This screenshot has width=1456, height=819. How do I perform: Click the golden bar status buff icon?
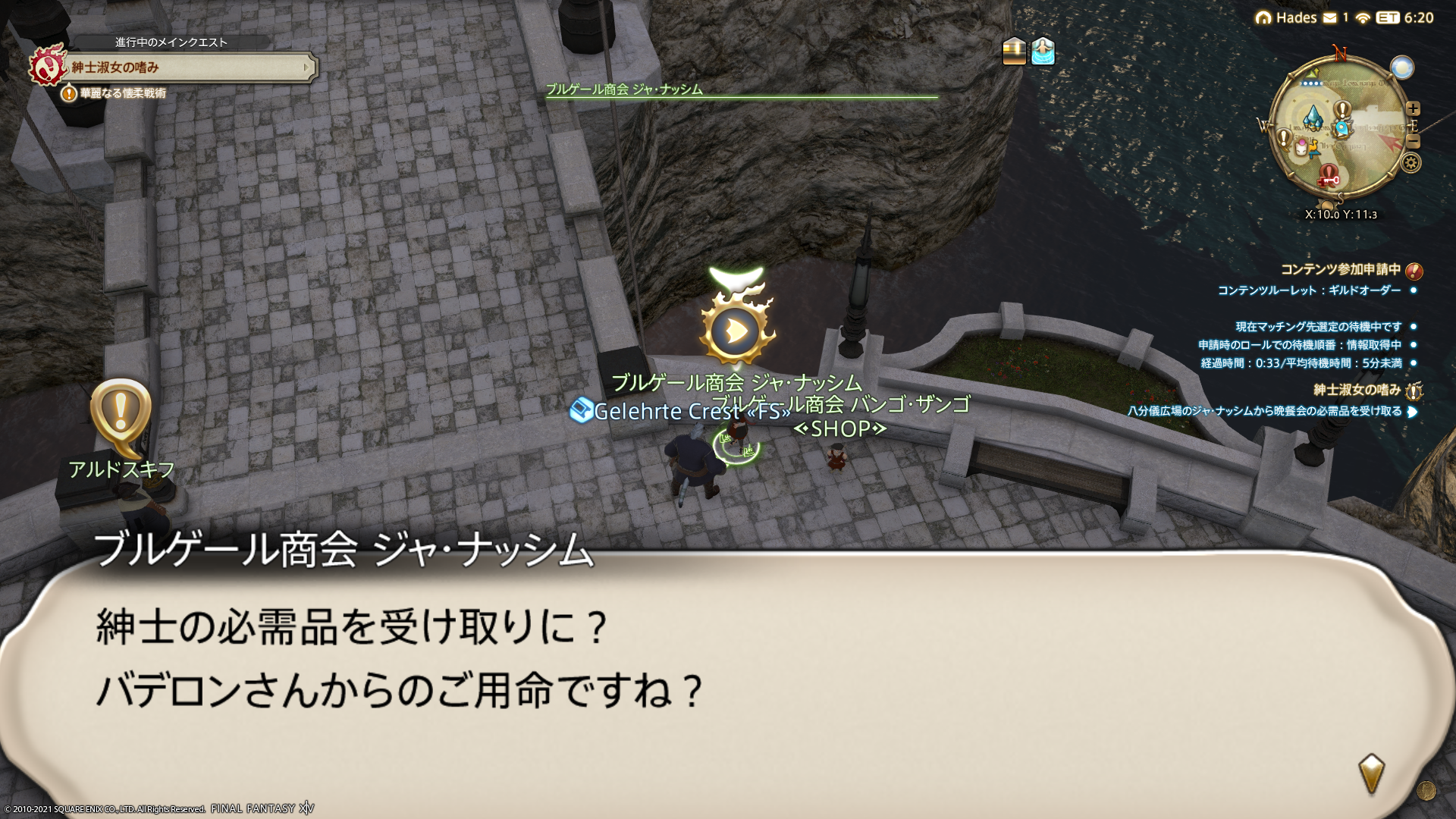(1014, 52)
